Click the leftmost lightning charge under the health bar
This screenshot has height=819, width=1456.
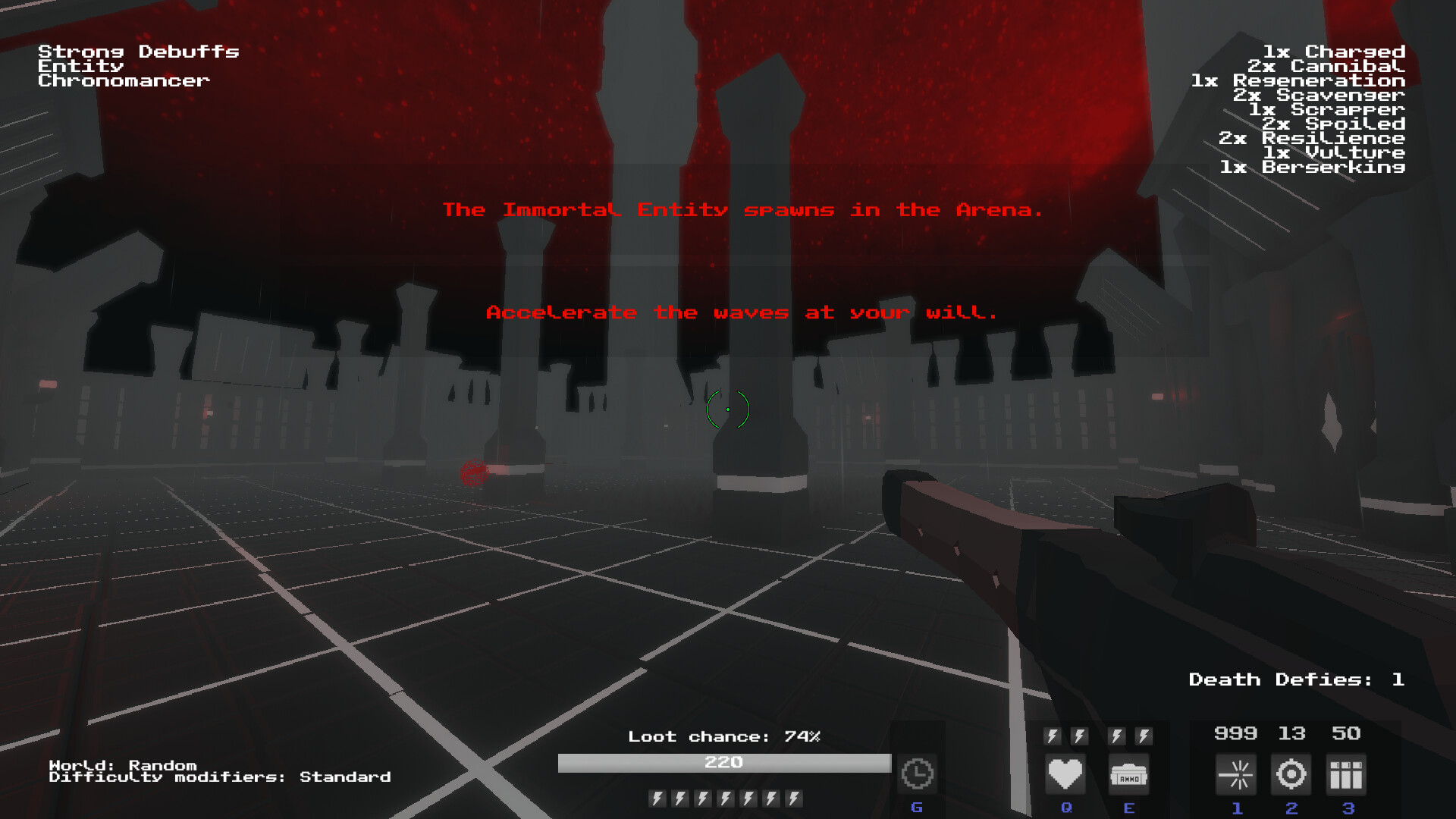click(x=657, y=798)
